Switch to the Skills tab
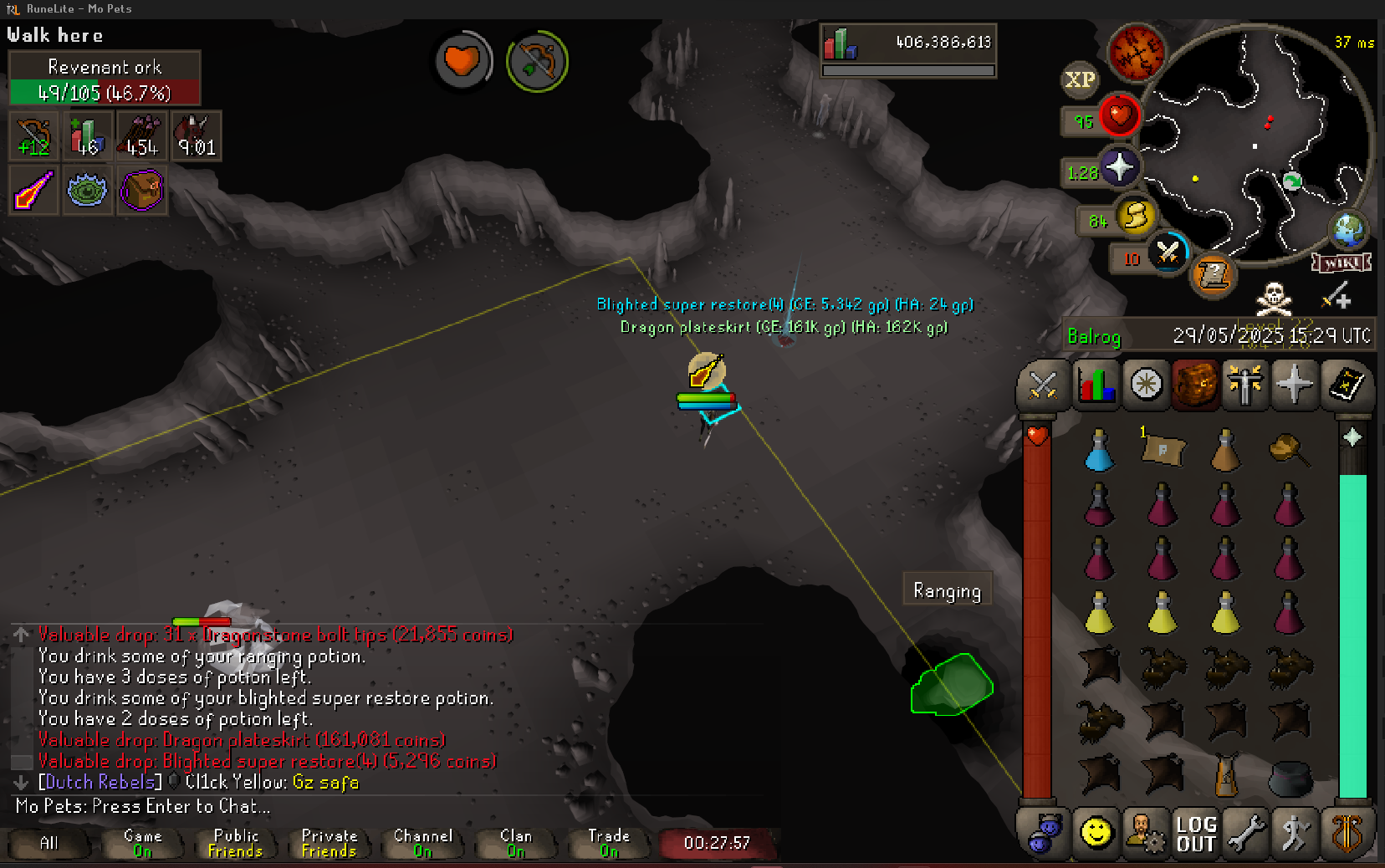 point(1096,385)
